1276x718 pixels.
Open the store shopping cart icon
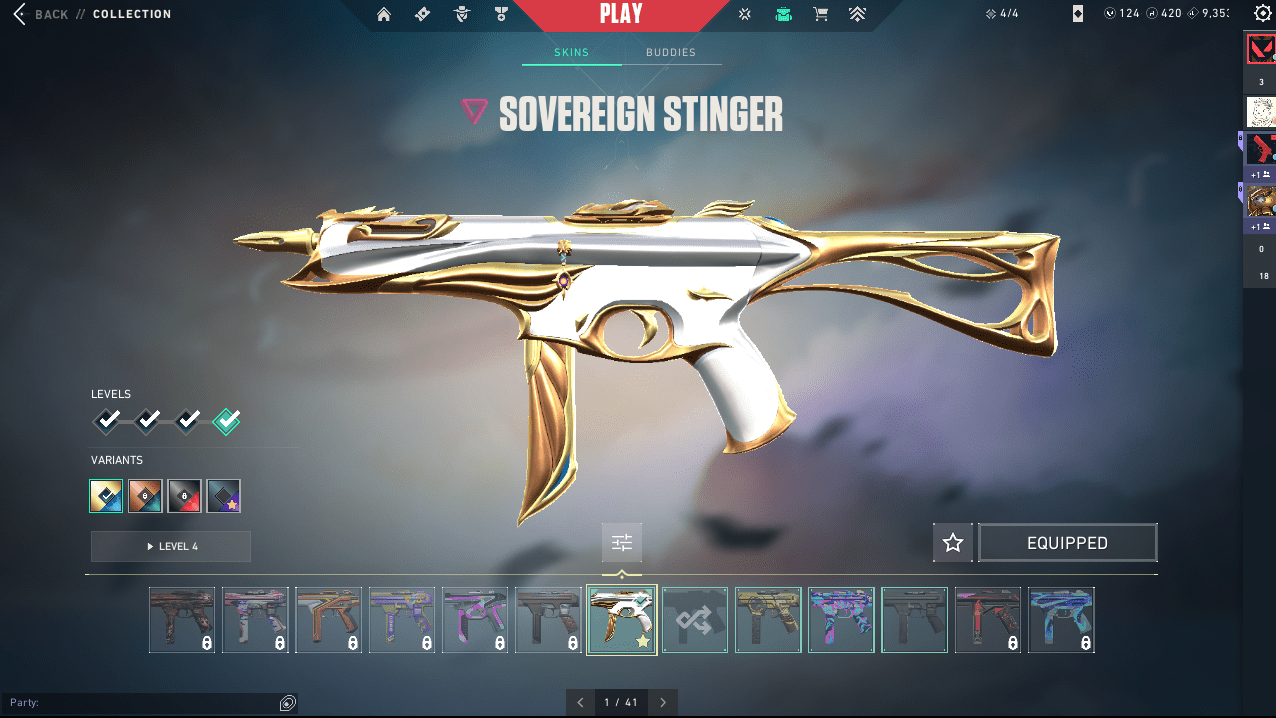tap(820, 15)
